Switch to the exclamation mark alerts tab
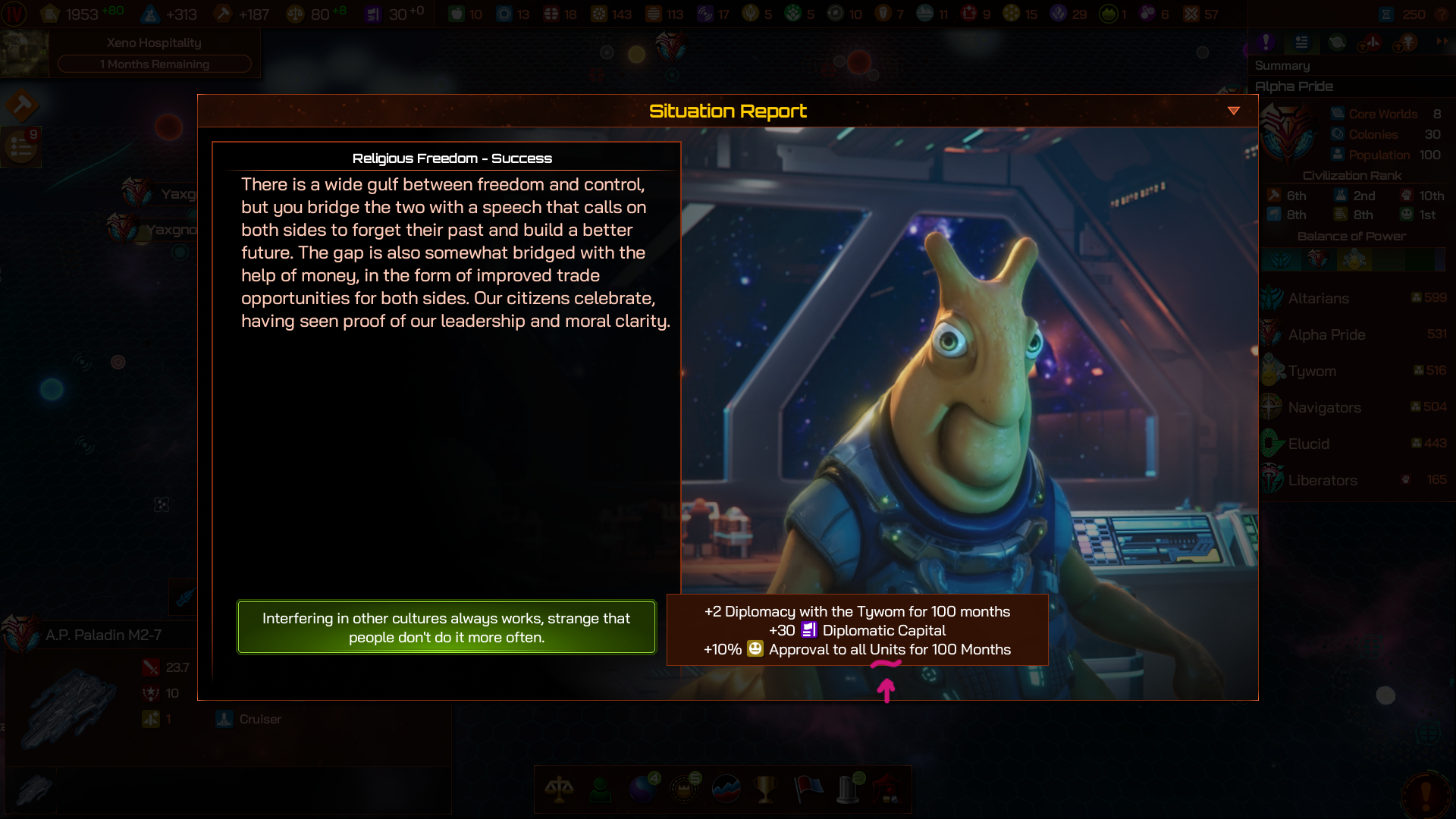Image resolution: width=1456 pixels, height=819 pixels. pyautogui.click(x=1266, y=42)
